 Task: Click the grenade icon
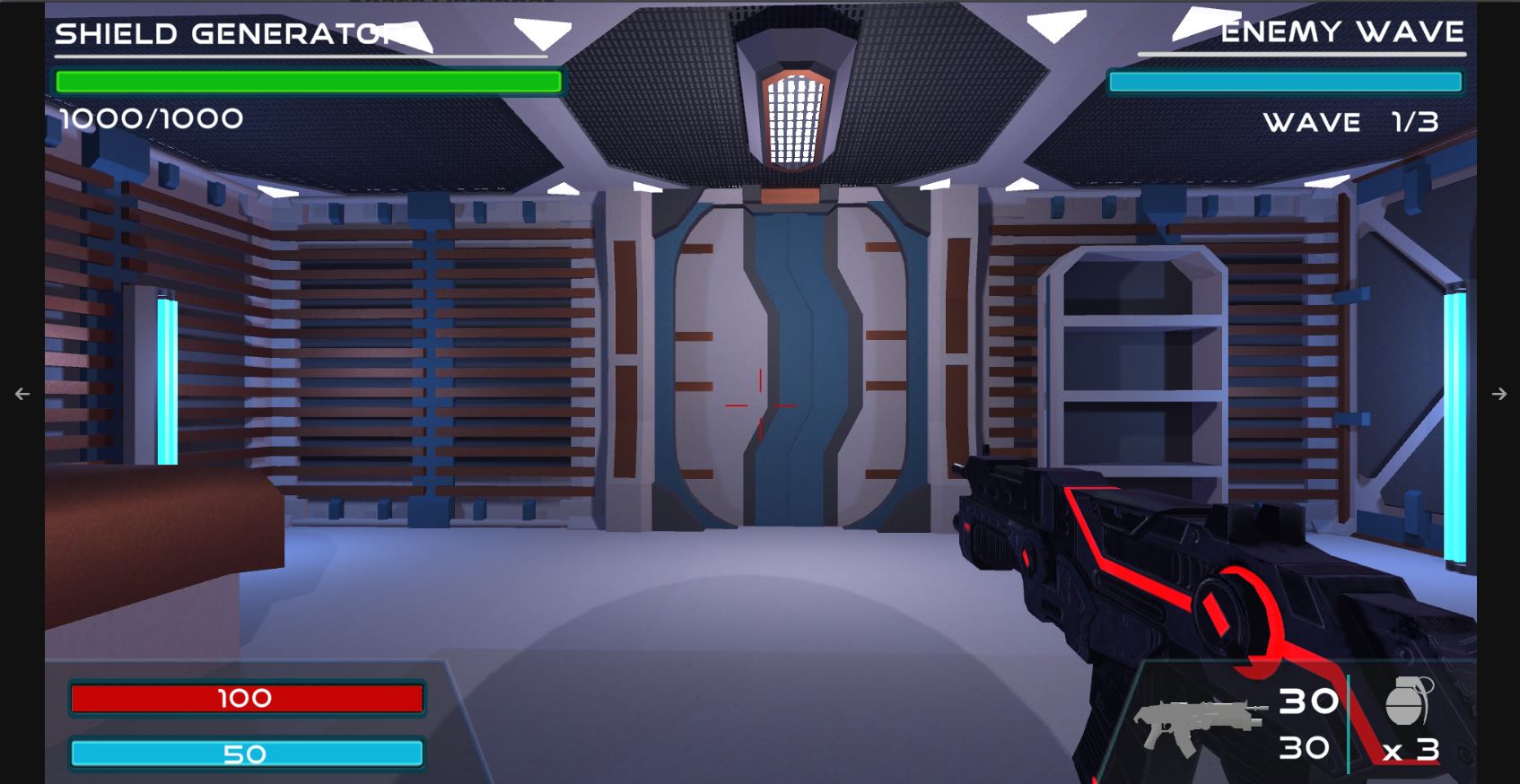click(1408, 701)
